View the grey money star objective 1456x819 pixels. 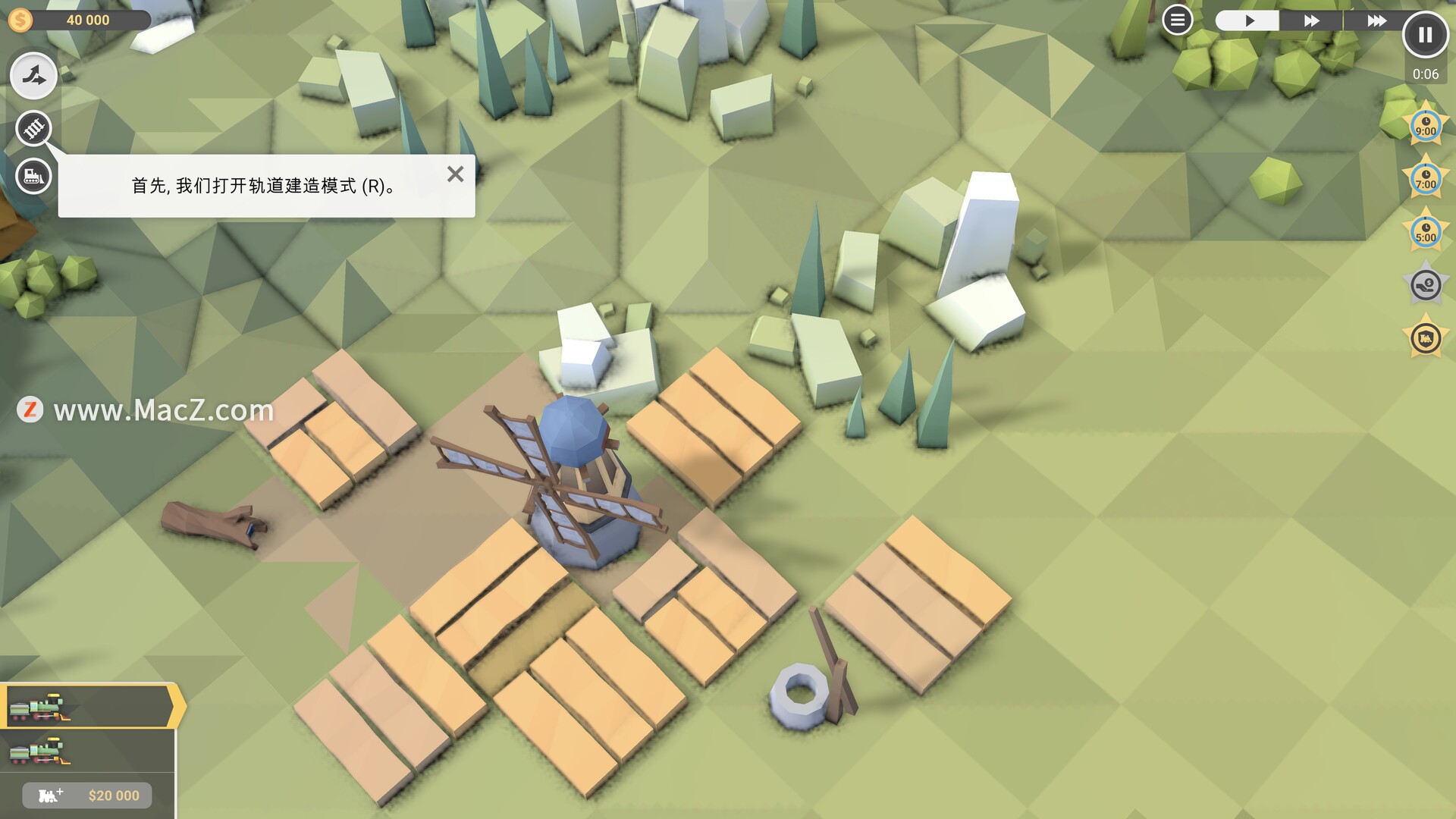[1426, 286]
